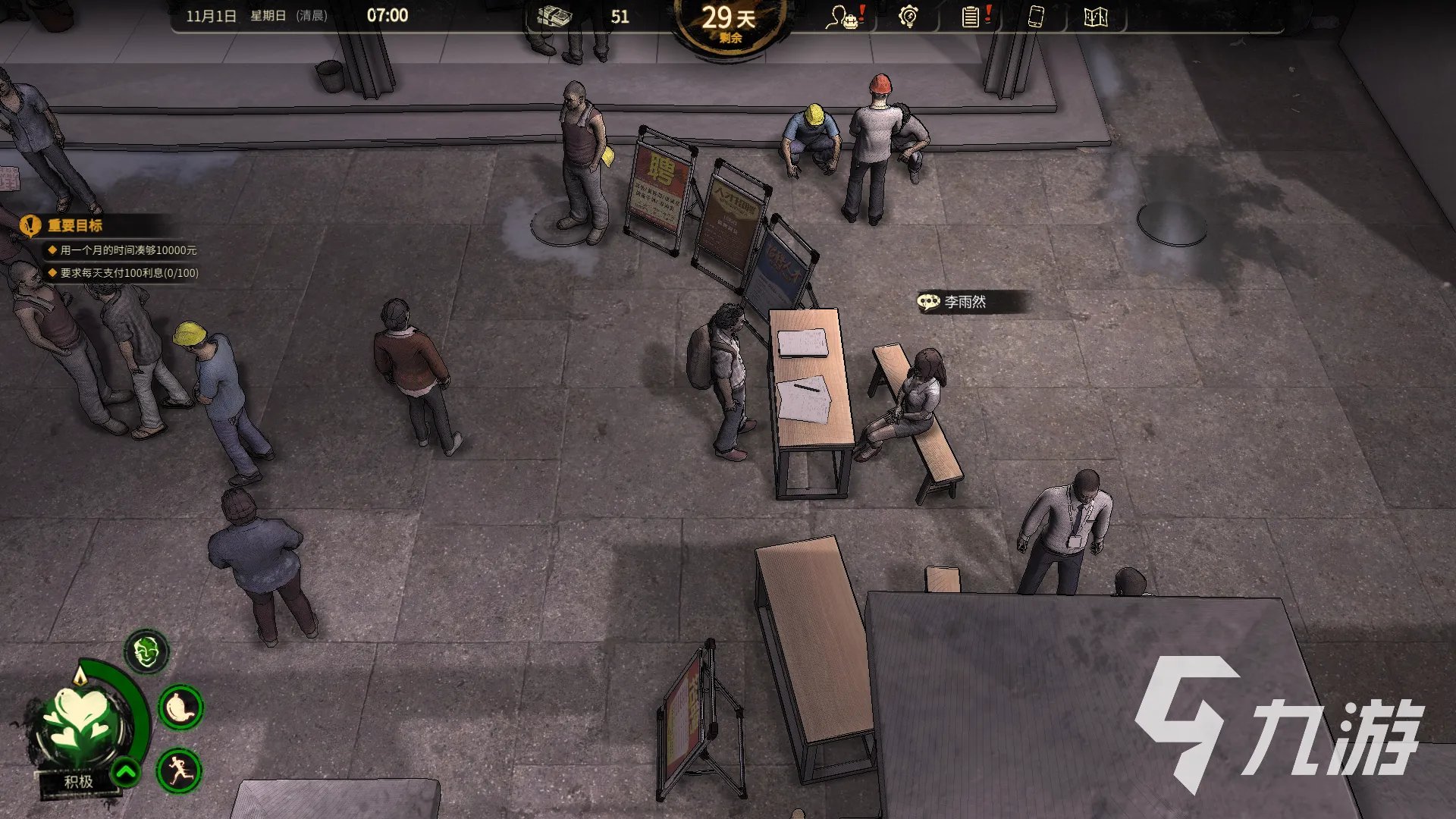
Task: Click the running figure stamina icon
Action: 180,770
